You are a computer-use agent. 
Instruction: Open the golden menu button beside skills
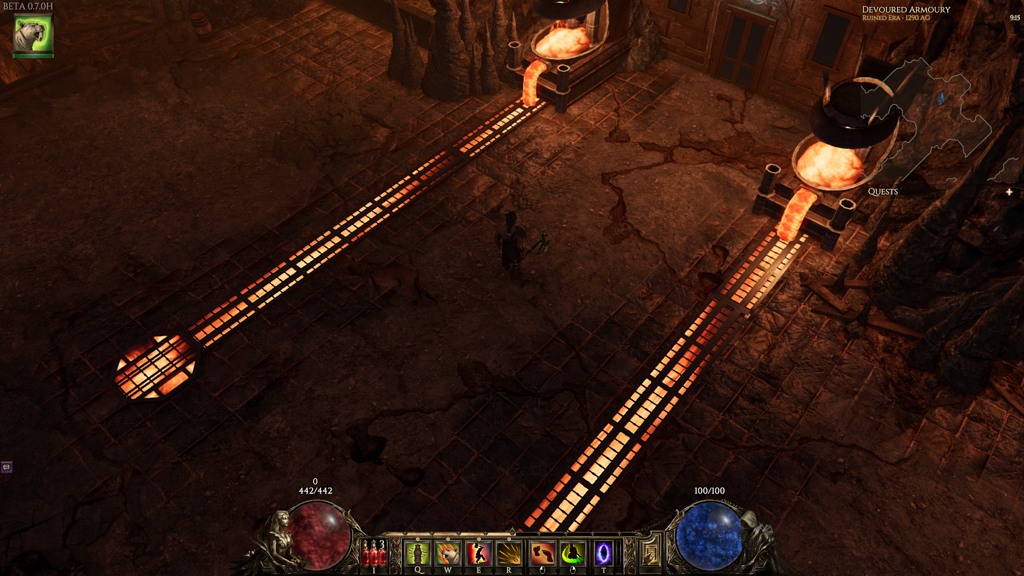pyautogui.click(x=651, y=552)
